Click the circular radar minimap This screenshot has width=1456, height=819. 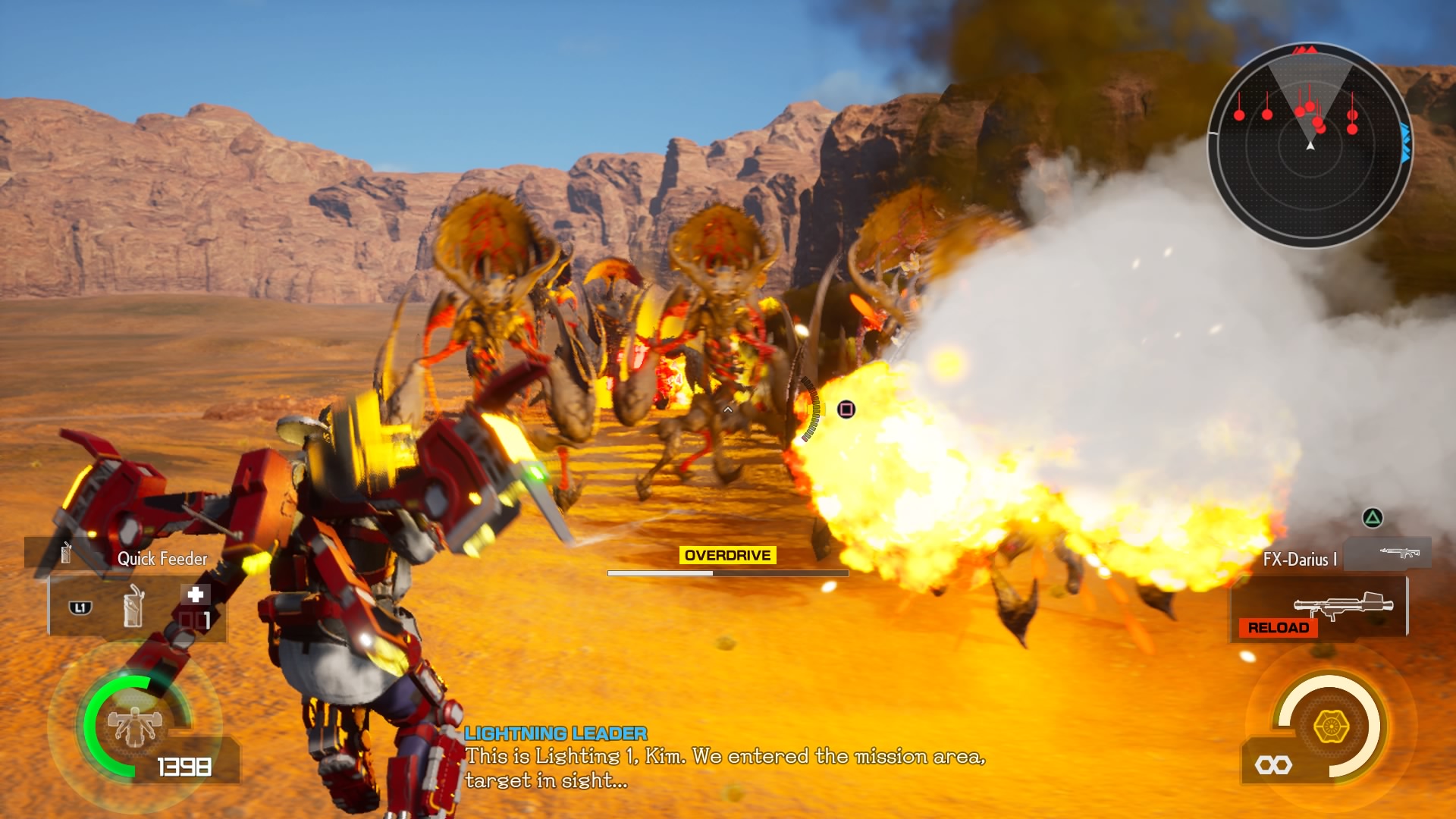click(x=1310, y=145)
